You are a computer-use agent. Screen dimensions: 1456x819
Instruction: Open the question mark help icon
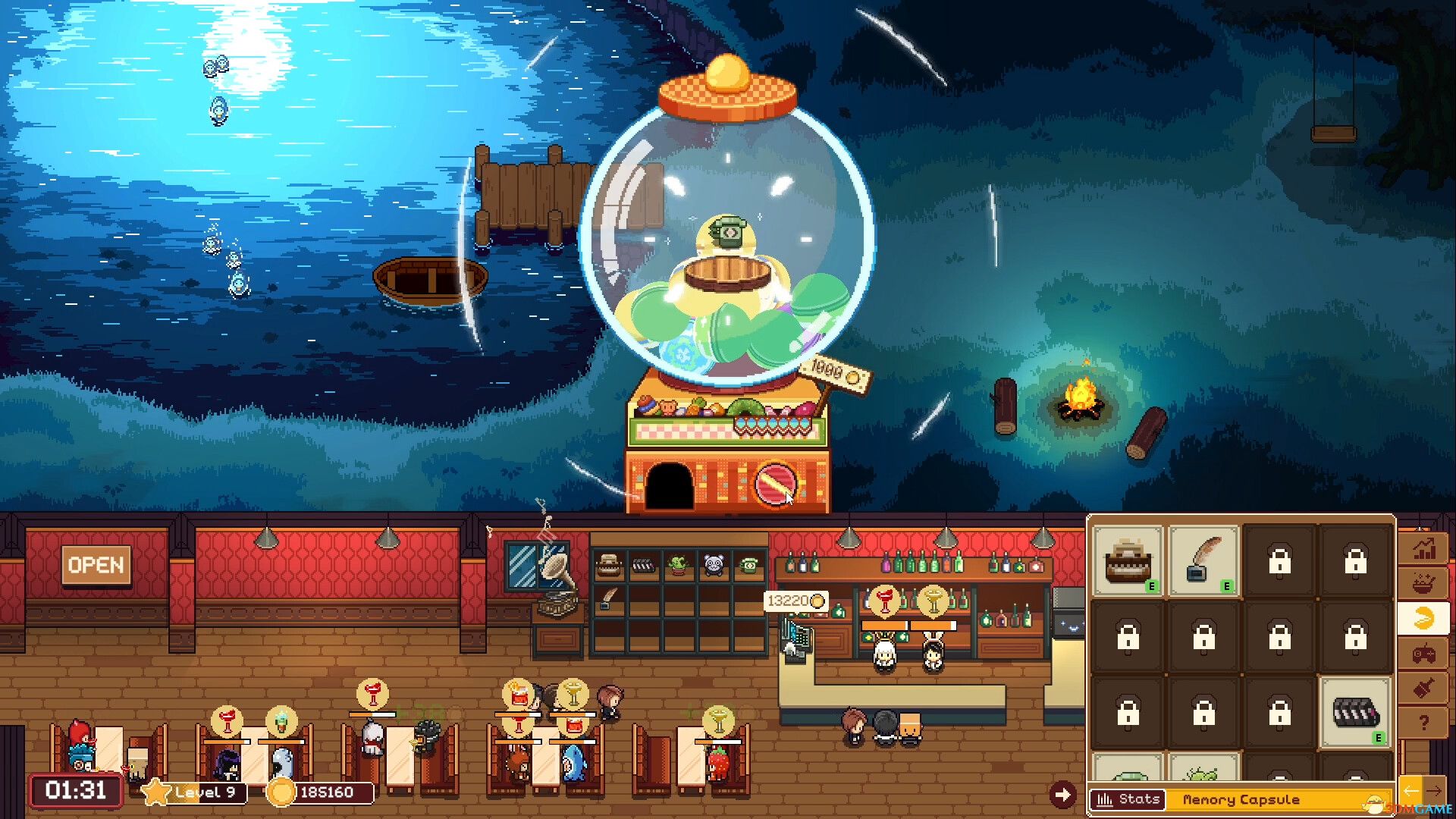[x=1423, y=720]
